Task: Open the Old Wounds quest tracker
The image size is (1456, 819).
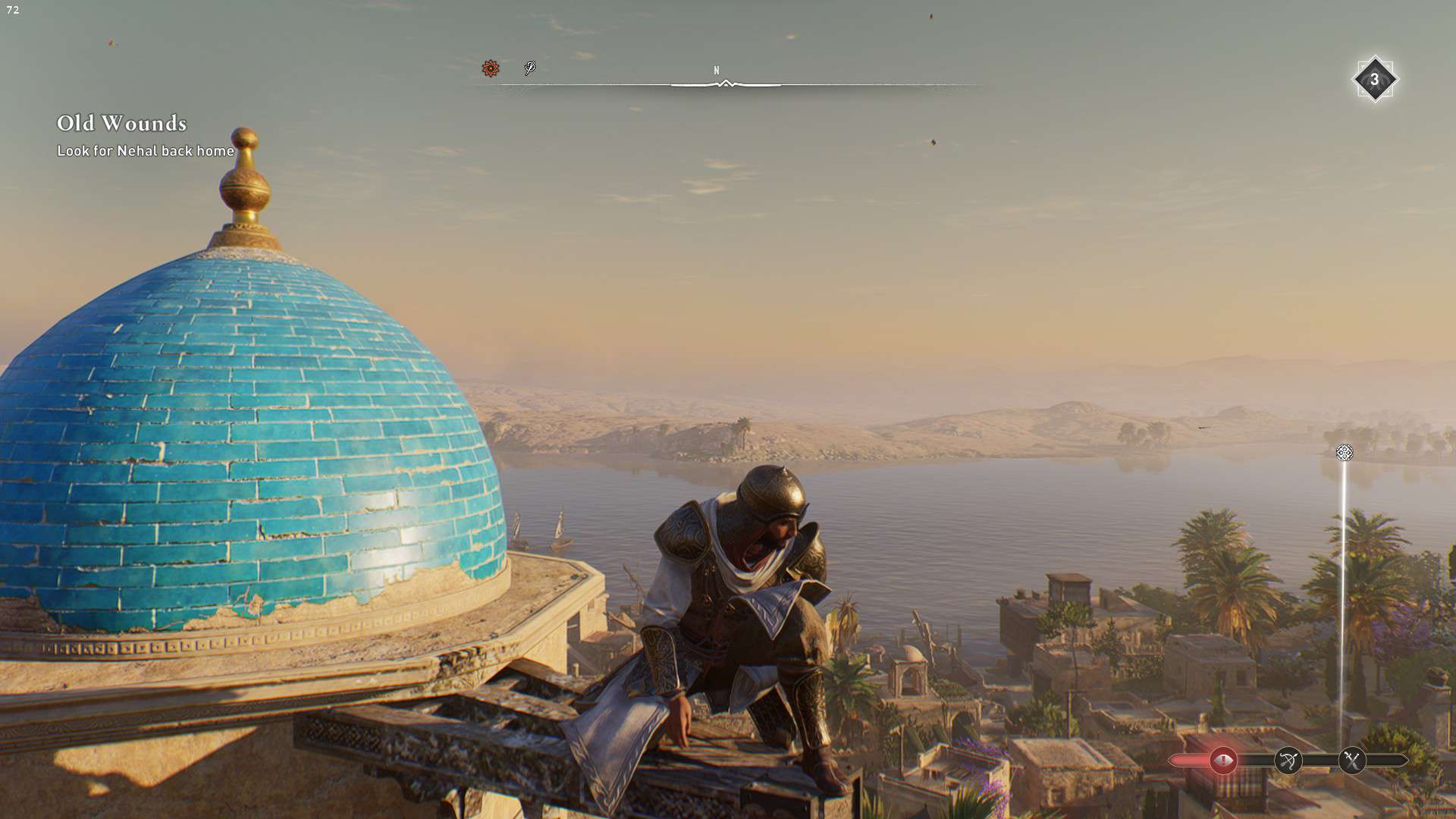Action: (122, 124)
